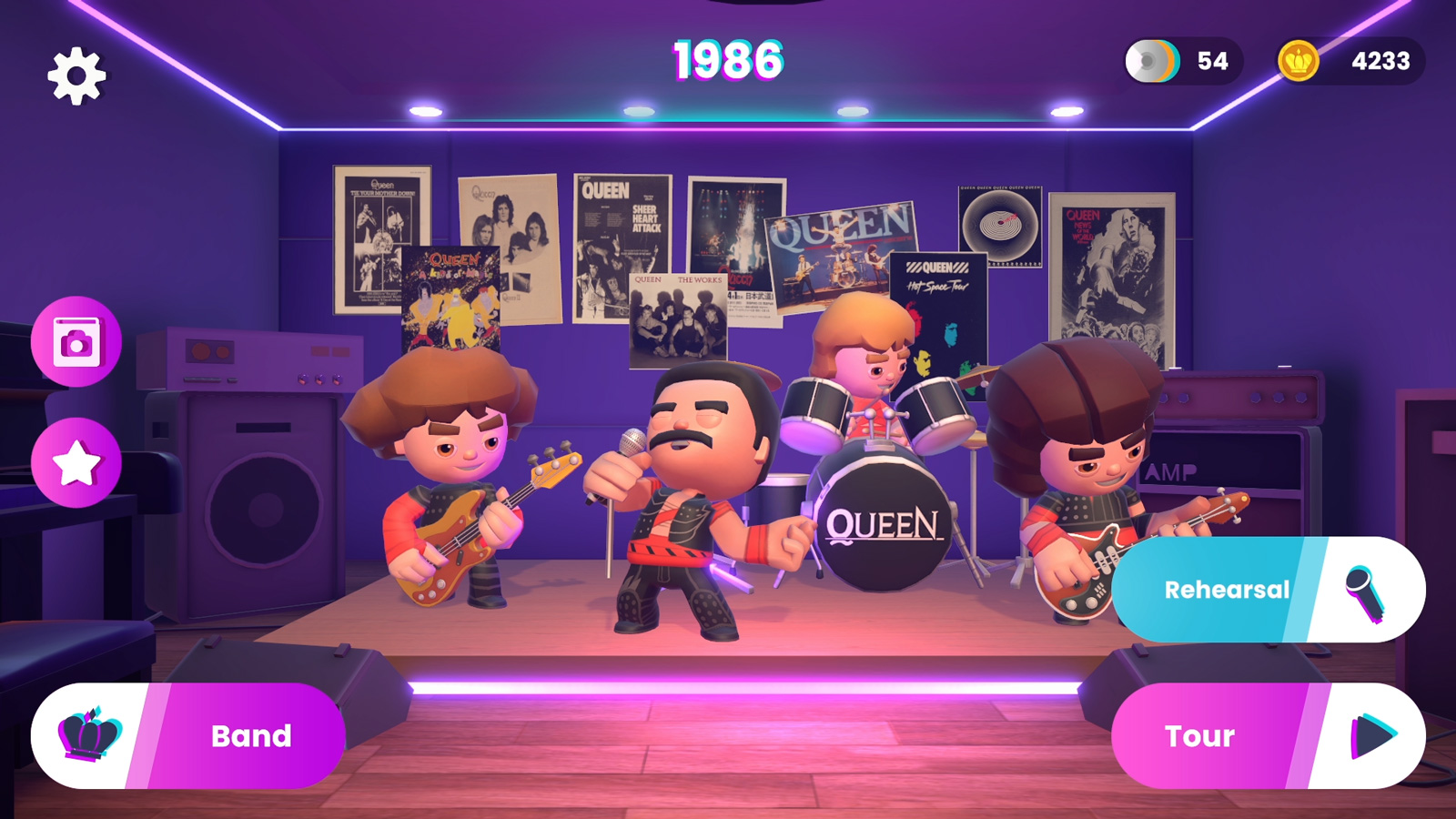Start a Rehearsal session

[1227, 590]
